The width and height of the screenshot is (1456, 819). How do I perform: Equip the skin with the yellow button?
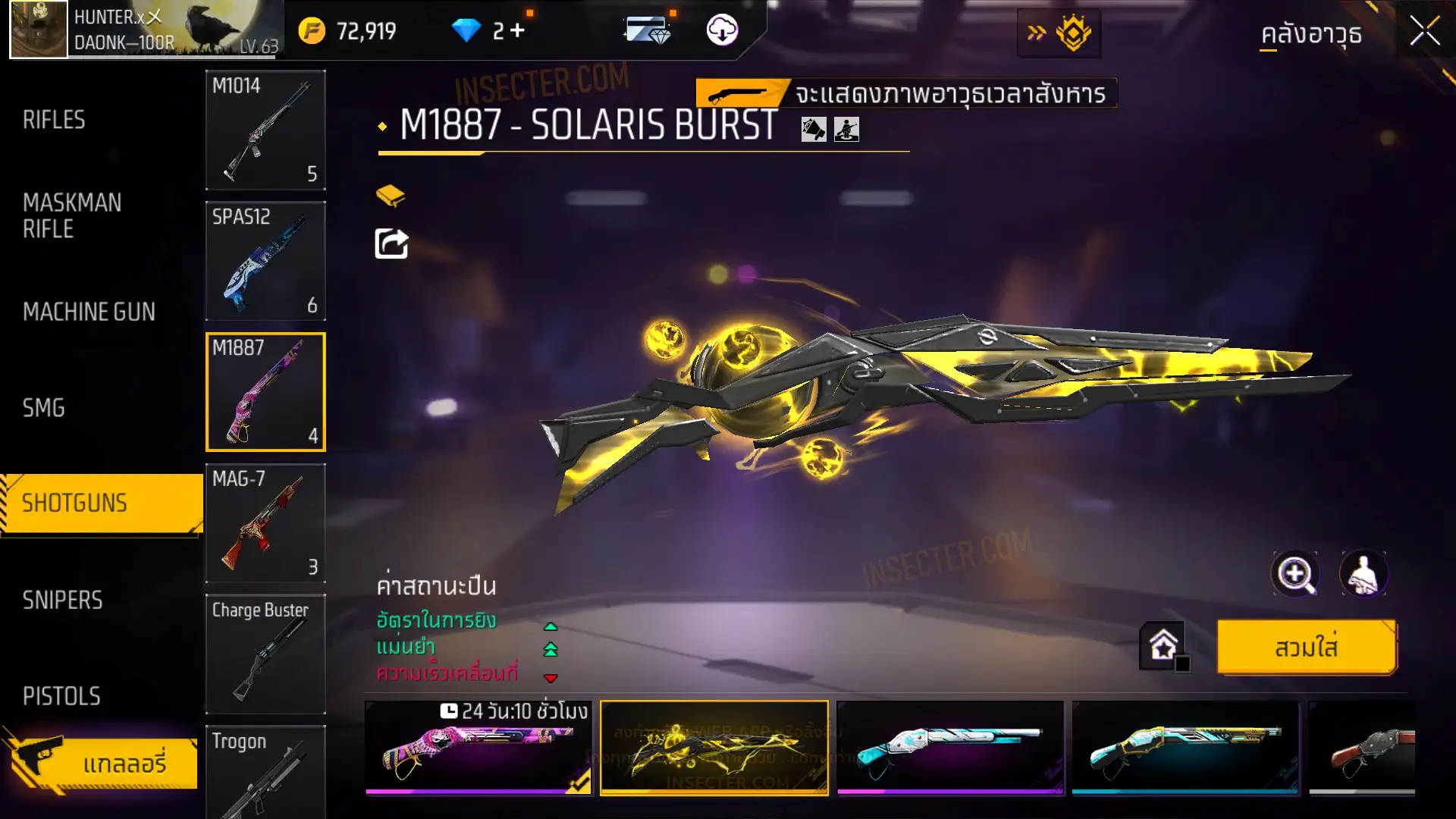(x=1306, y=648)
